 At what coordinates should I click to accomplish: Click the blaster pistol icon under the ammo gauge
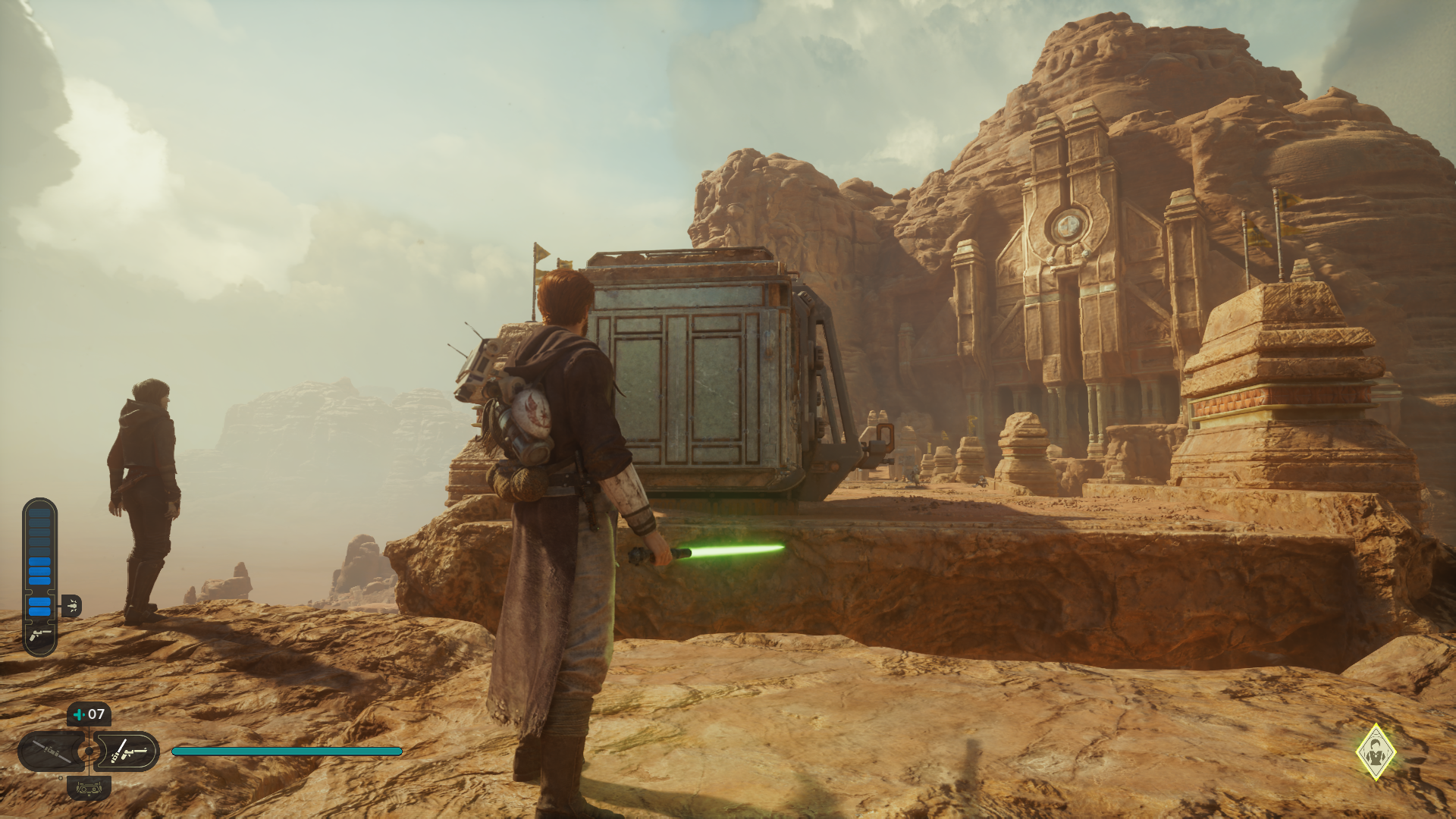[x=40, y=635]
